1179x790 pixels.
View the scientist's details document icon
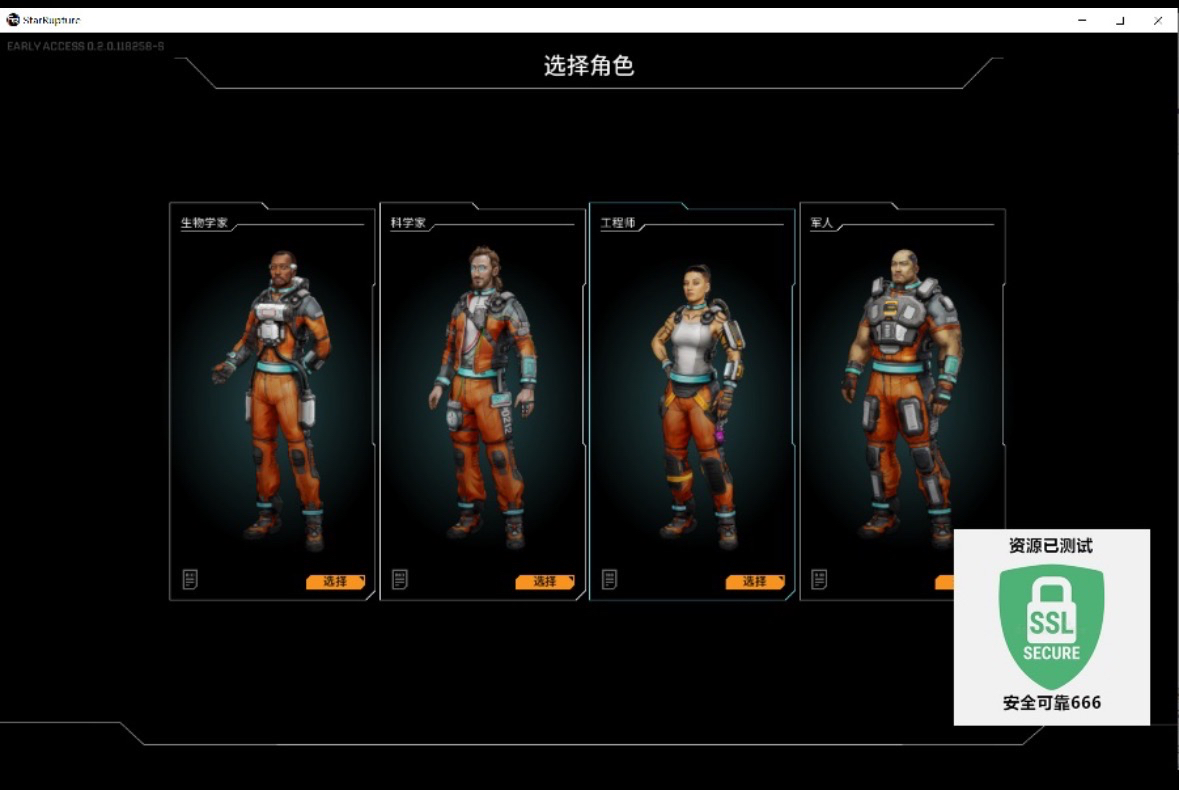pos(400,579)
